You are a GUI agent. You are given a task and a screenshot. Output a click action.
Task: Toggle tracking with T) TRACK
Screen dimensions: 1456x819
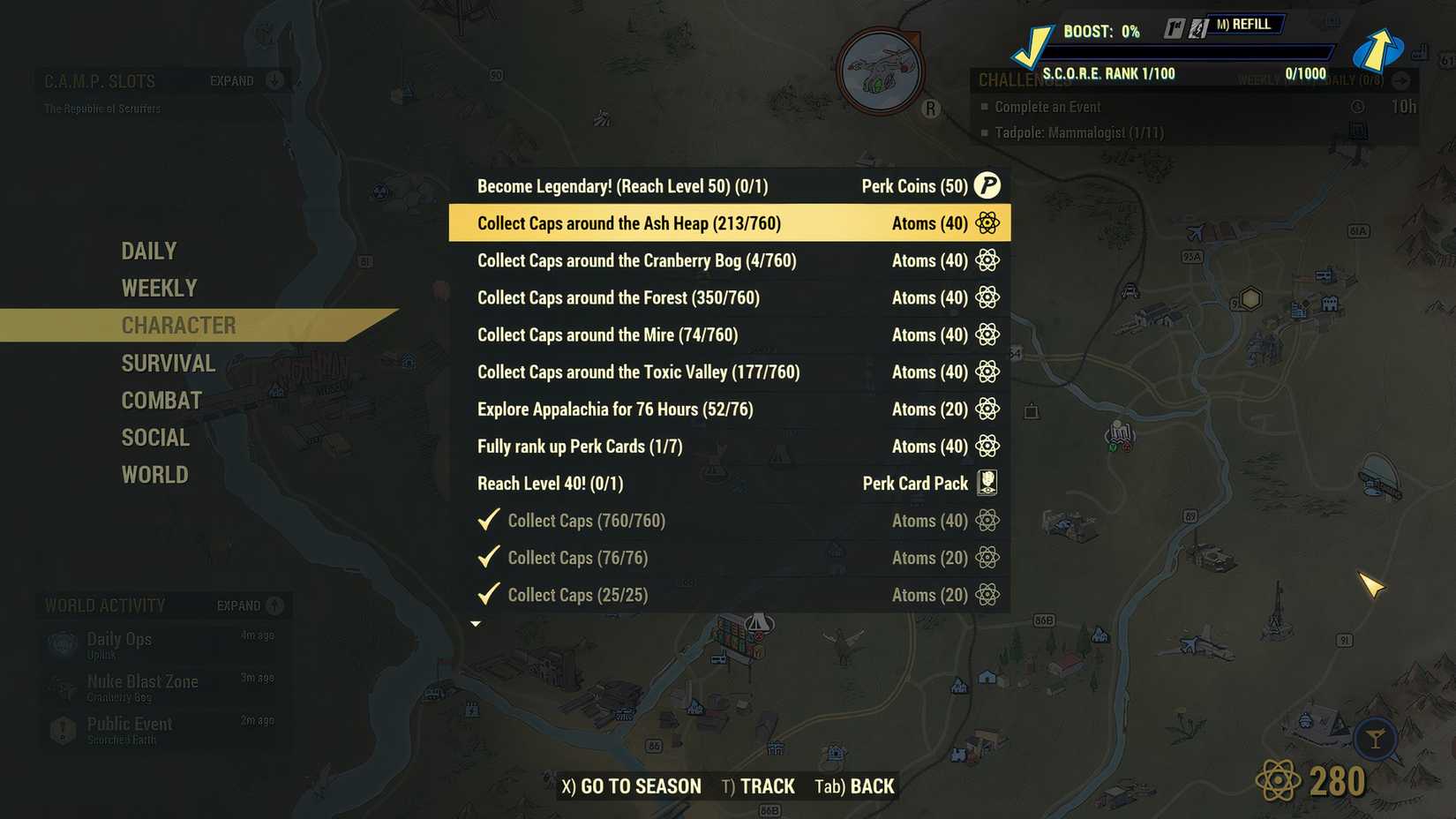[x=757, y=785]
